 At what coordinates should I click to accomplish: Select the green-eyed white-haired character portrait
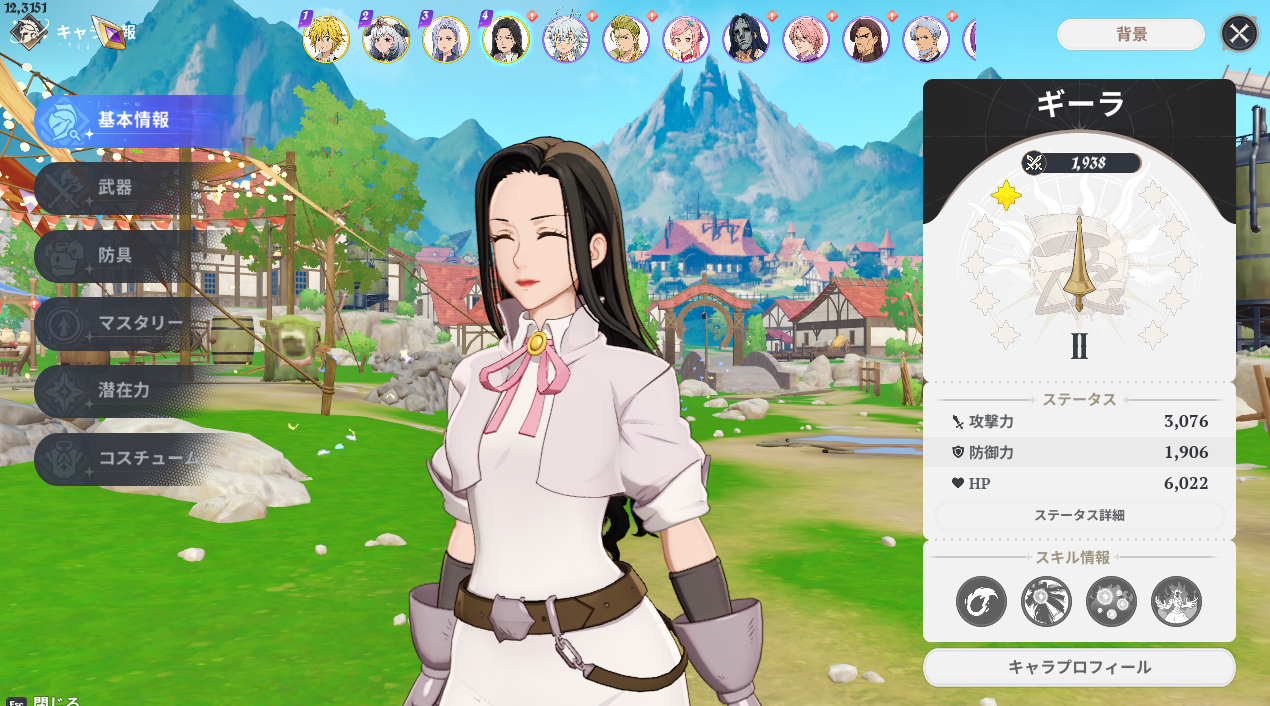tap(566, 40)
